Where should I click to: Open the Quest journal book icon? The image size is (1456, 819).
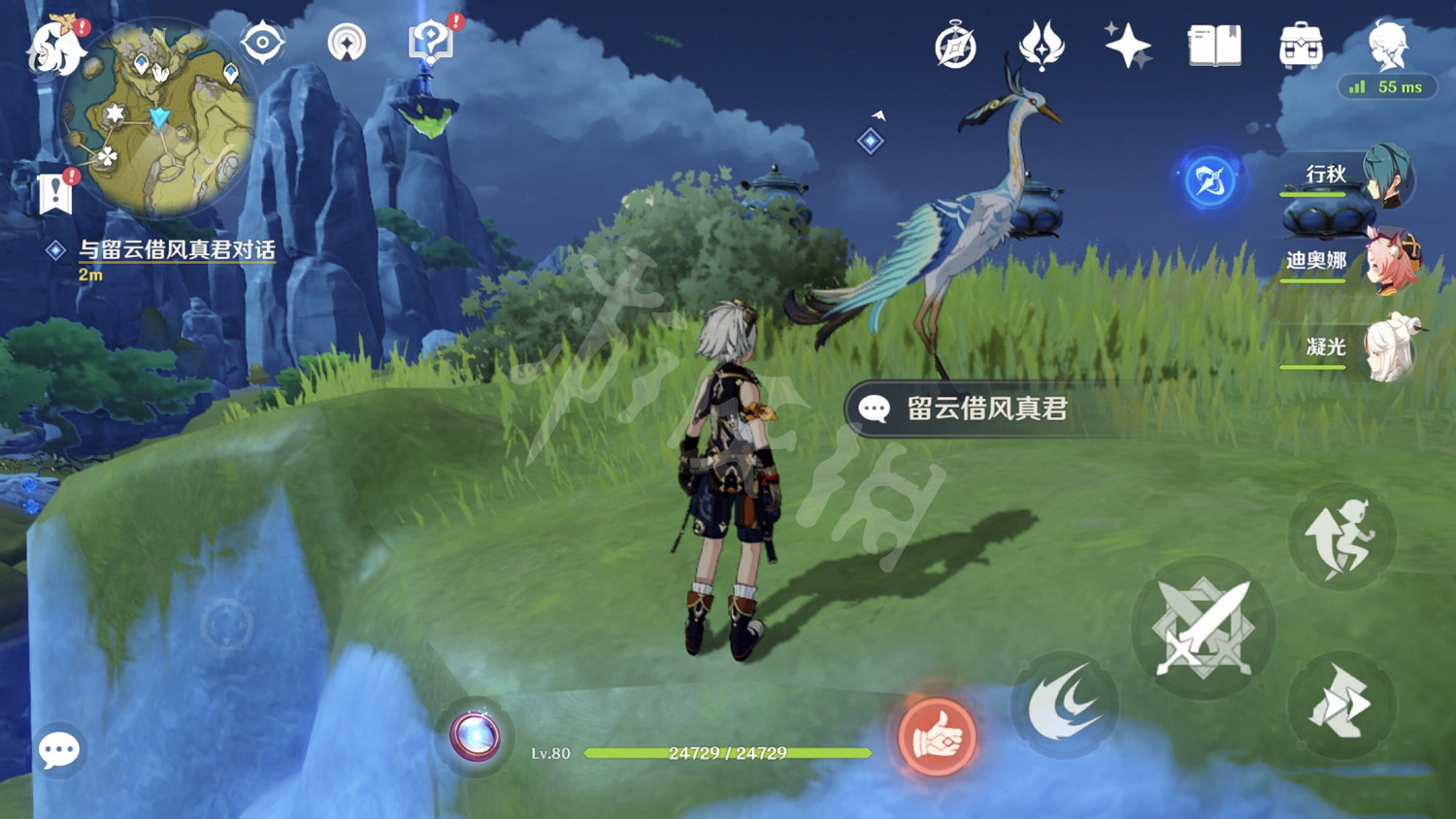pyautogui.click(x=1215, y=44)
